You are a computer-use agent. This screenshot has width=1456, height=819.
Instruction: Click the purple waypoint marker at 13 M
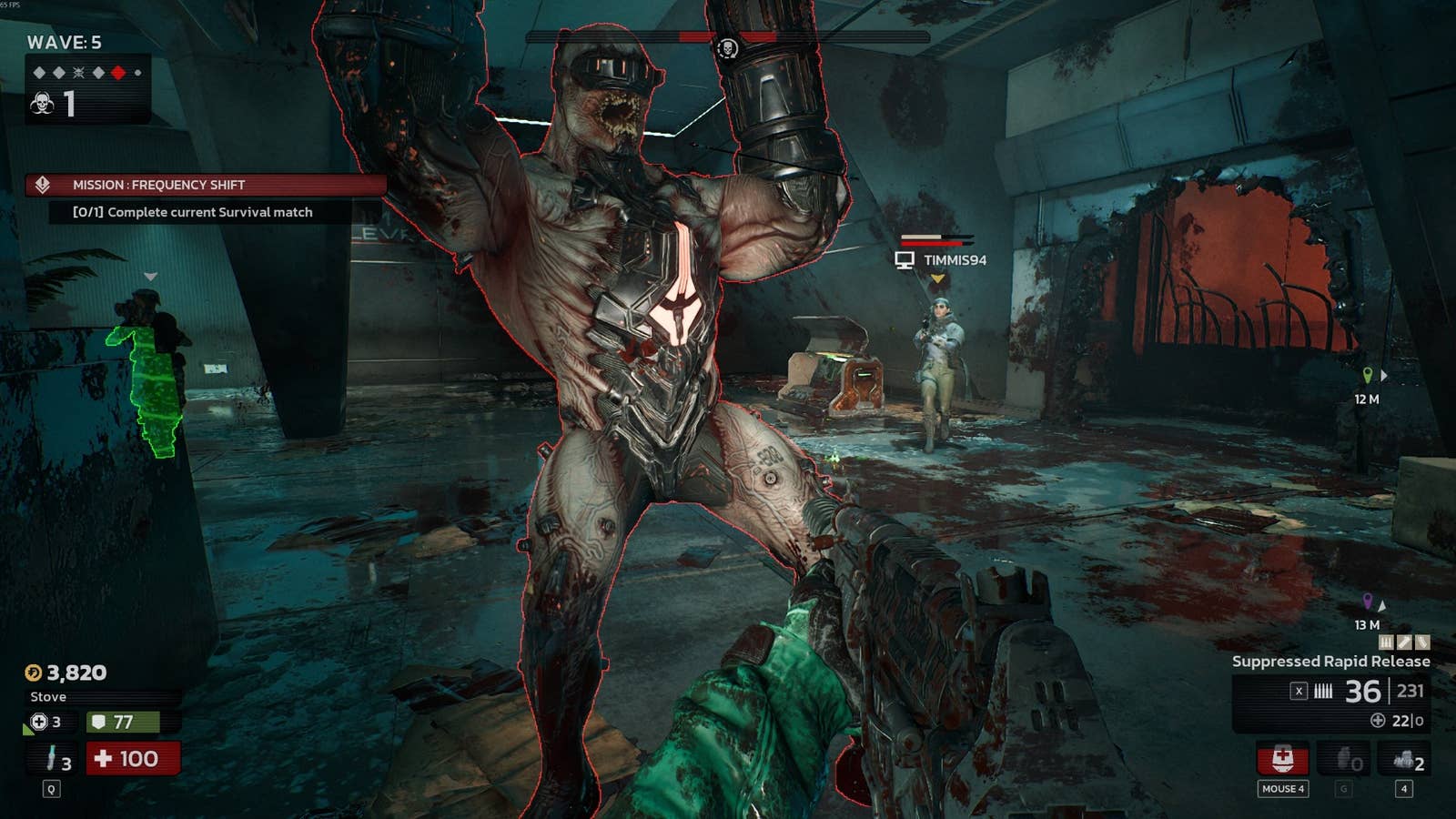point(1367,602)
